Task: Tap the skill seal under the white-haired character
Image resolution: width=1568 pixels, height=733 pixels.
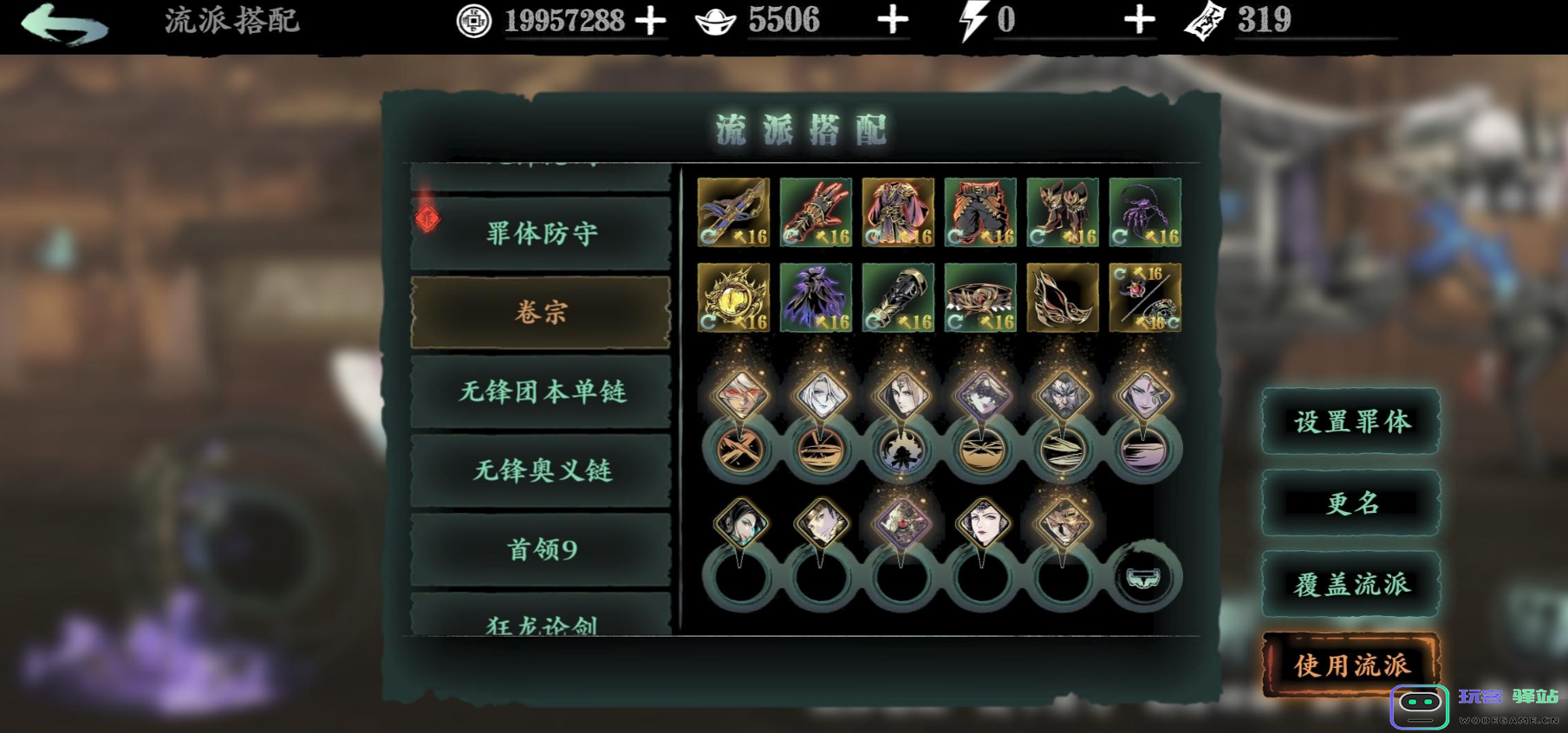Action: coord(819,453)
